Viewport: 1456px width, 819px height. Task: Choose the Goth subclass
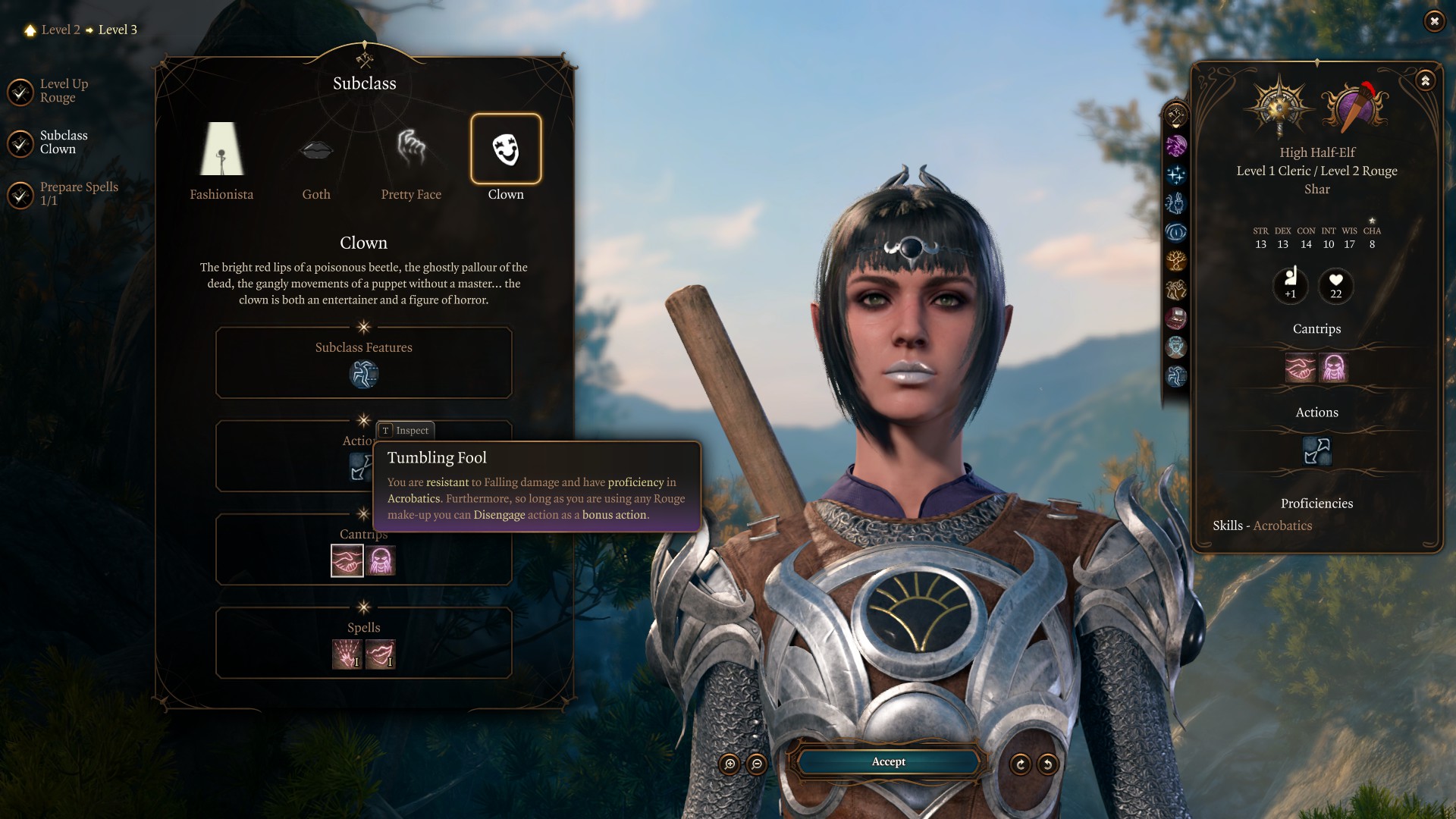(316, 149)
